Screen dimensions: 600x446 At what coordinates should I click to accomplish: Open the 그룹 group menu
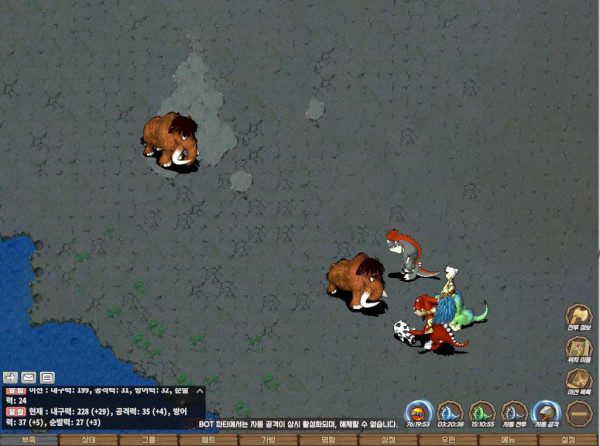pos(149,440)
